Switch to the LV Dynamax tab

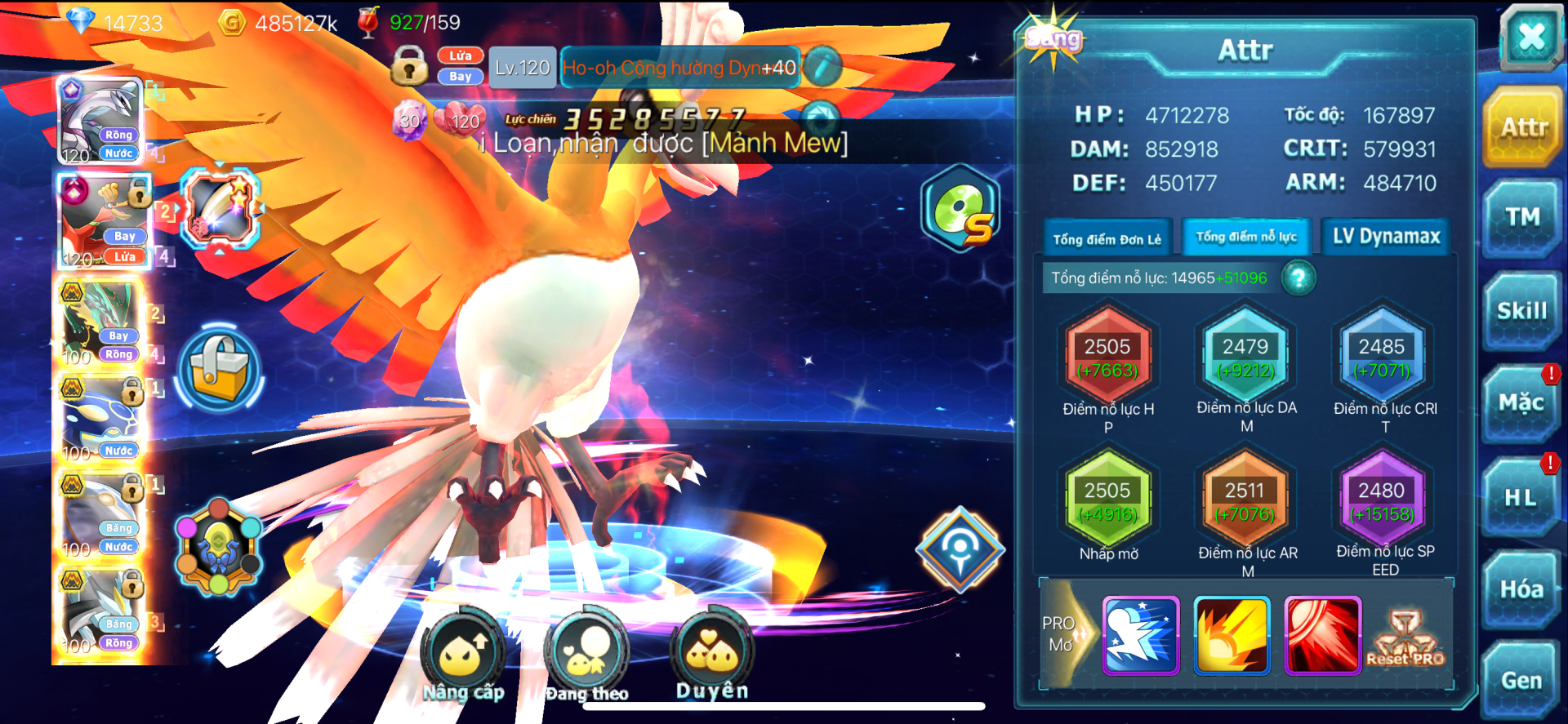click(1386, 237)
